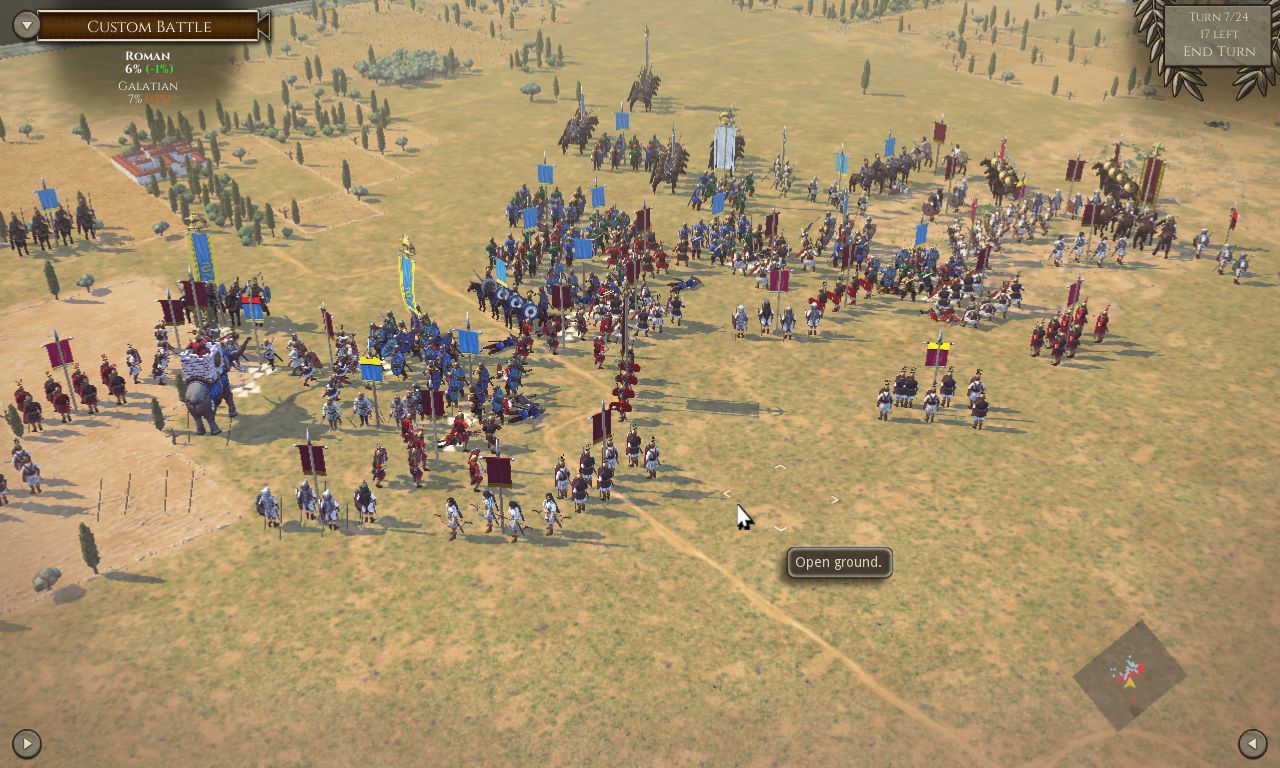Open the Custom Battle dropdown menu arrow

coord(26,26)
